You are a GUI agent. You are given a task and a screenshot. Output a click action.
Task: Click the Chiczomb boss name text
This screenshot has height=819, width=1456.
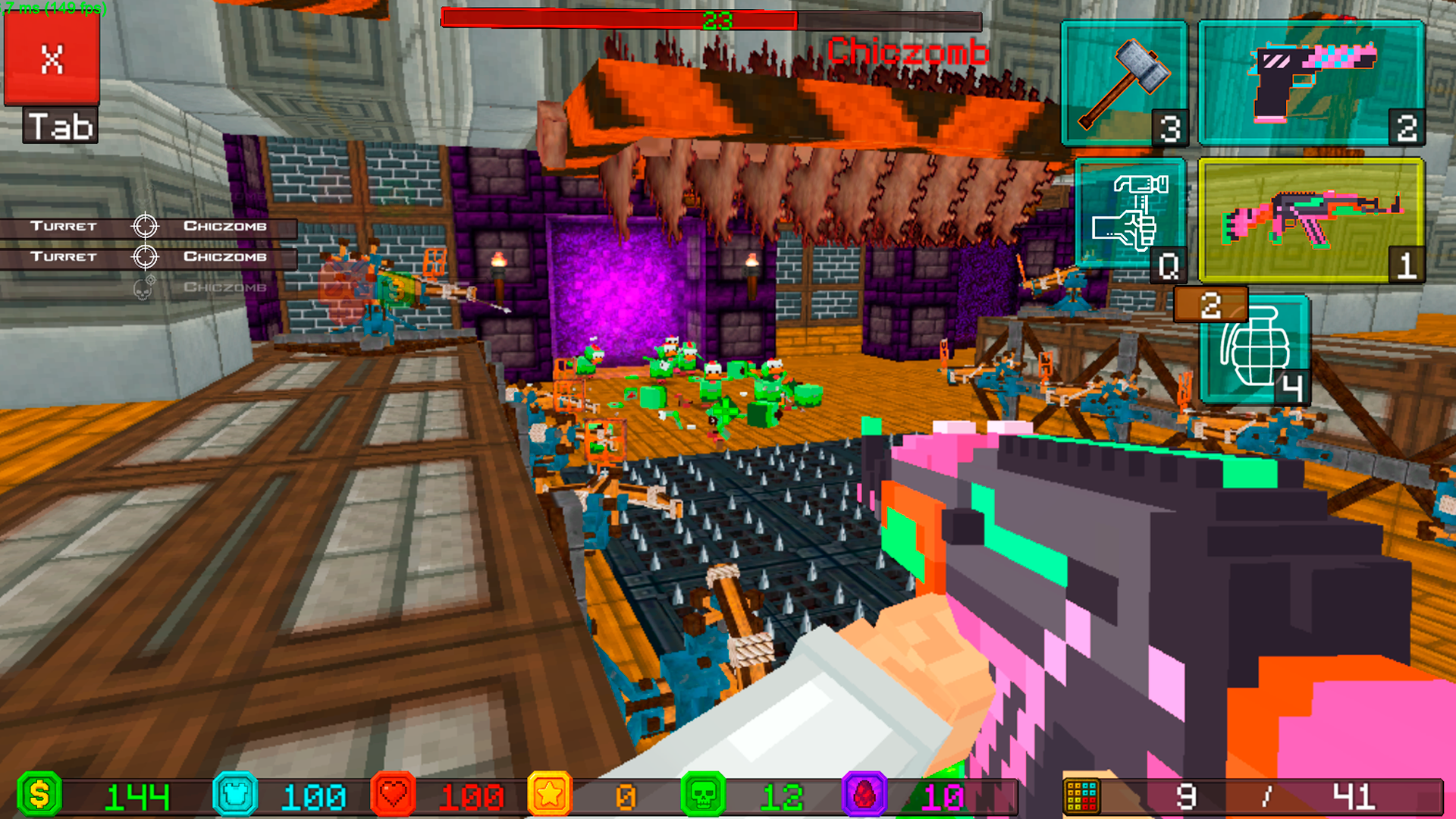(907, 52)
